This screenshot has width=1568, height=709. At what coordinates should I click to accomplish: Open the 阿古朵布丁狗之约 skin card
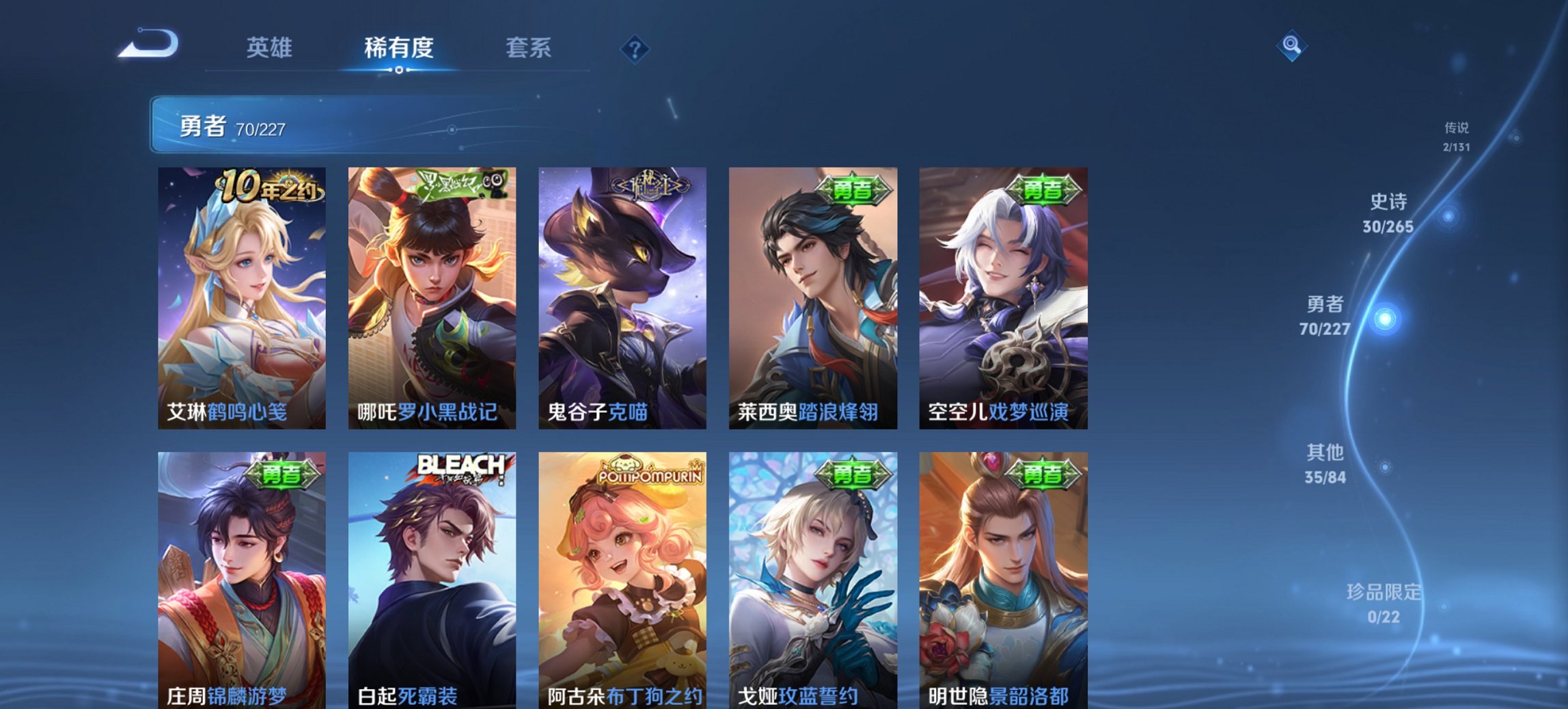point(623,581)
